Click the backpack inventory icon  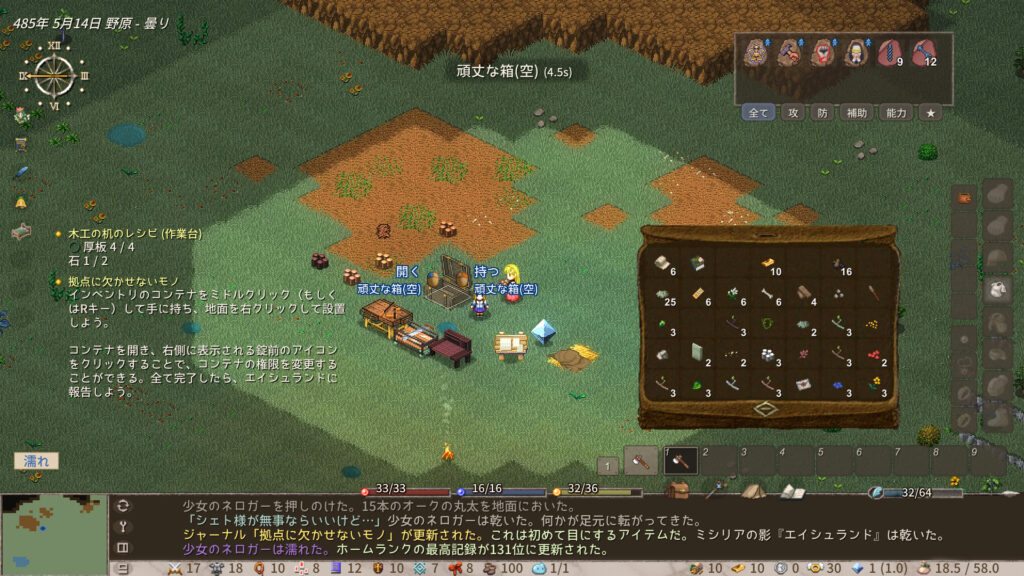(x=680, y=491)
